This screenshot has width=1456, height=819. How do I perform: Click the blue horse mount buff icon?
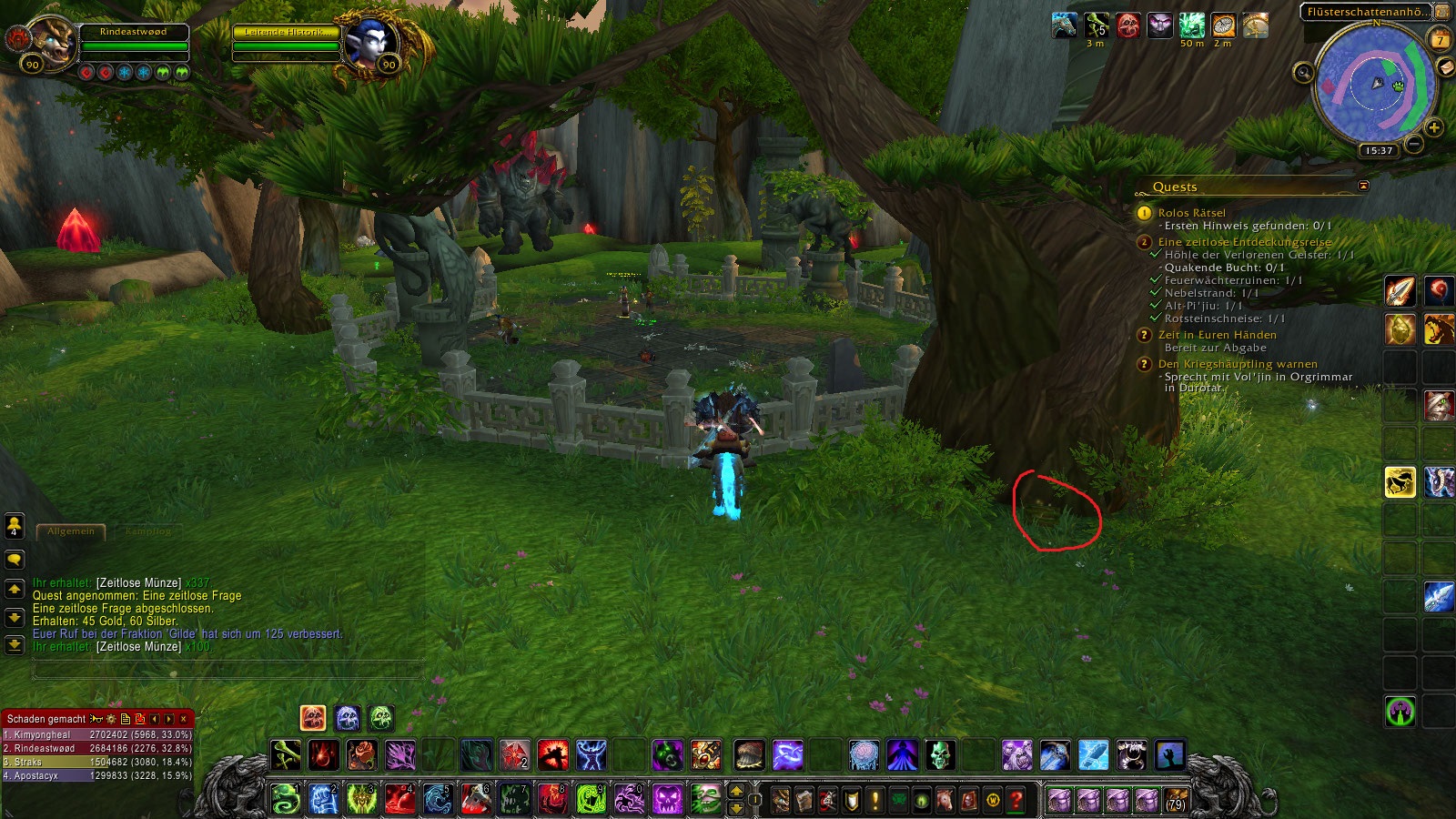click(x=1065, y=25)
